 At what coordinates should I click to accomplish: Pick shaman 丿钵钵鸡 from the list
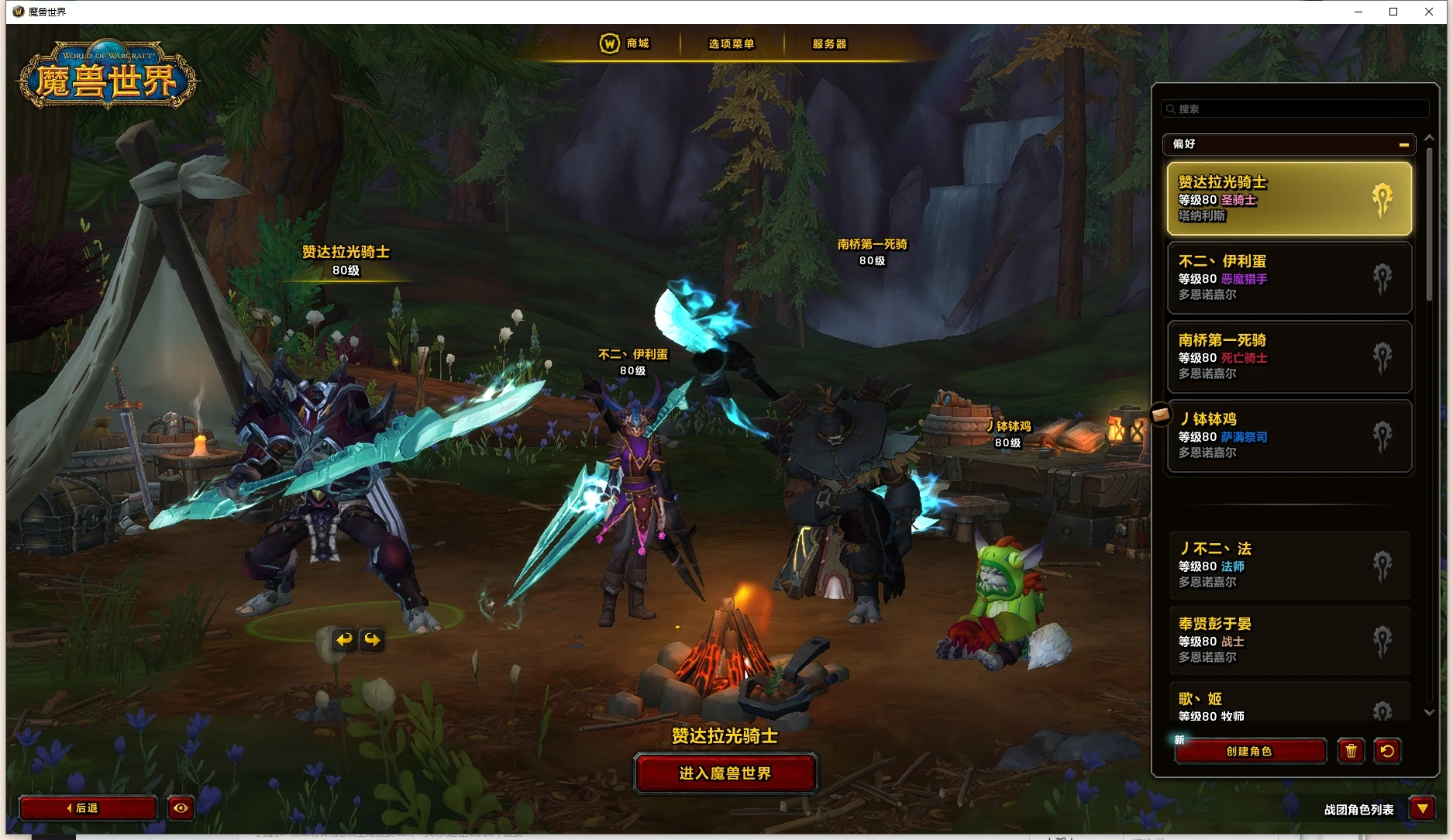1288,435
